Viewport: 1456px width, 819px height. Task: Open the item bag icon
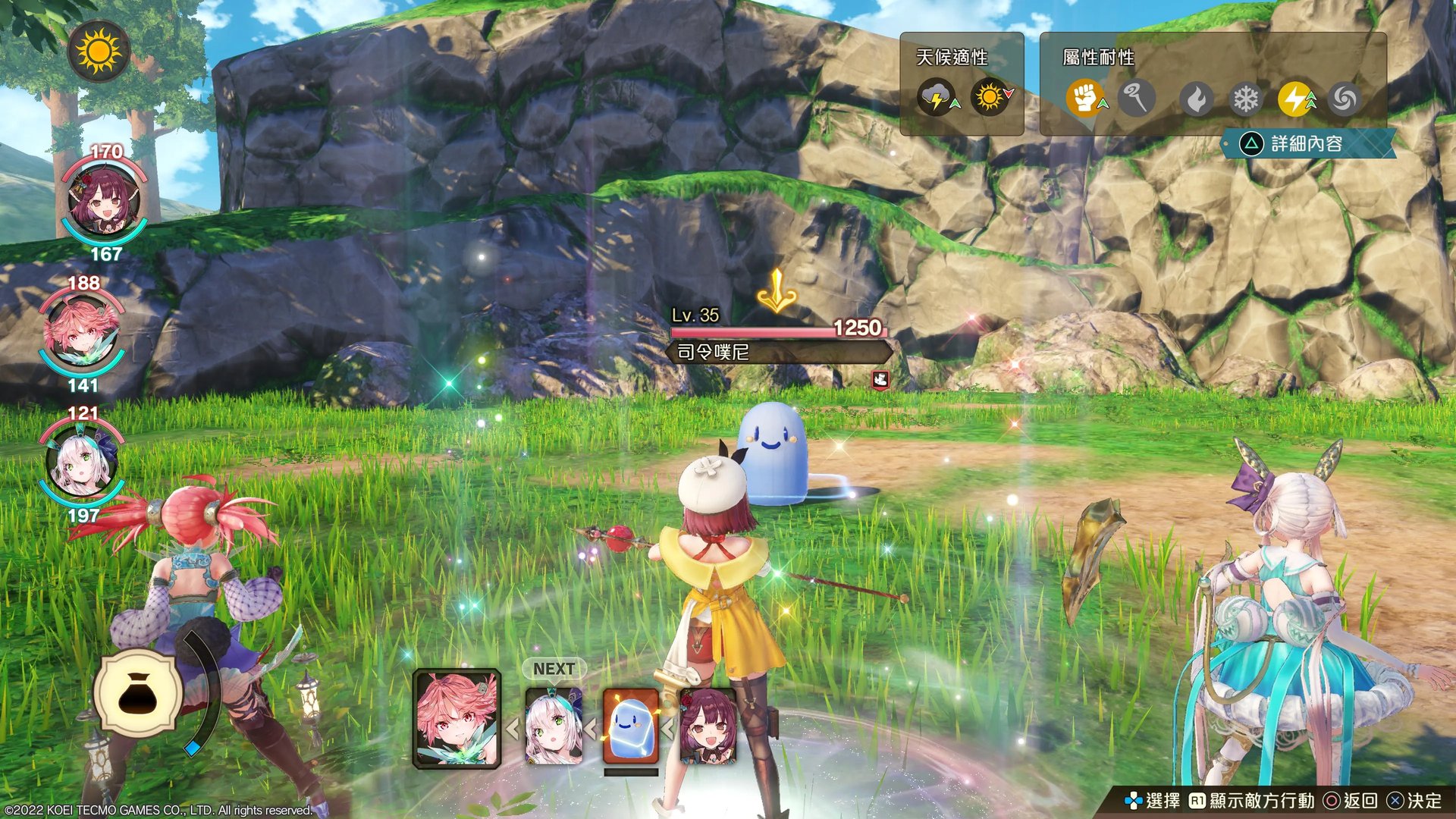pyautogui.click(x=138, y=694)
